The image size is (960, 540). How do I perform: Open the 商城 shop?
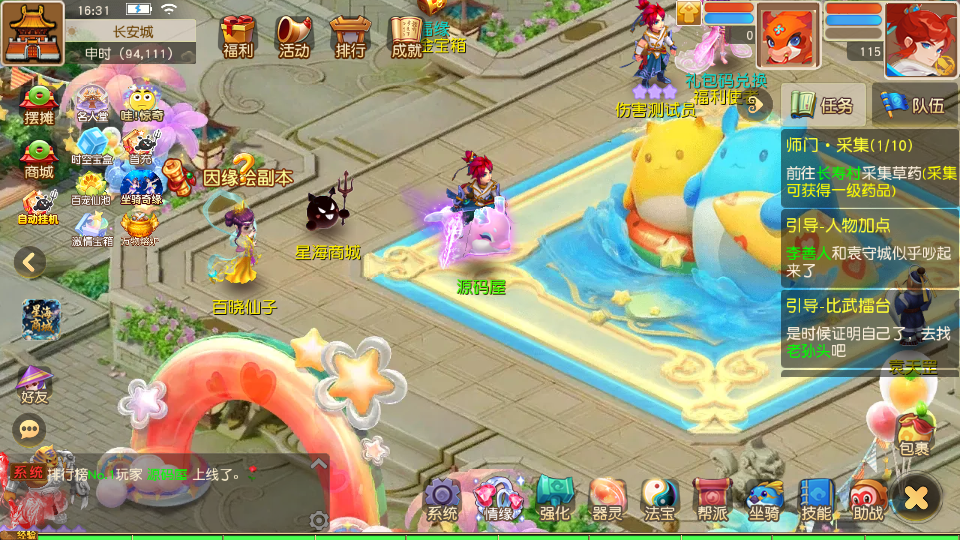38,158
